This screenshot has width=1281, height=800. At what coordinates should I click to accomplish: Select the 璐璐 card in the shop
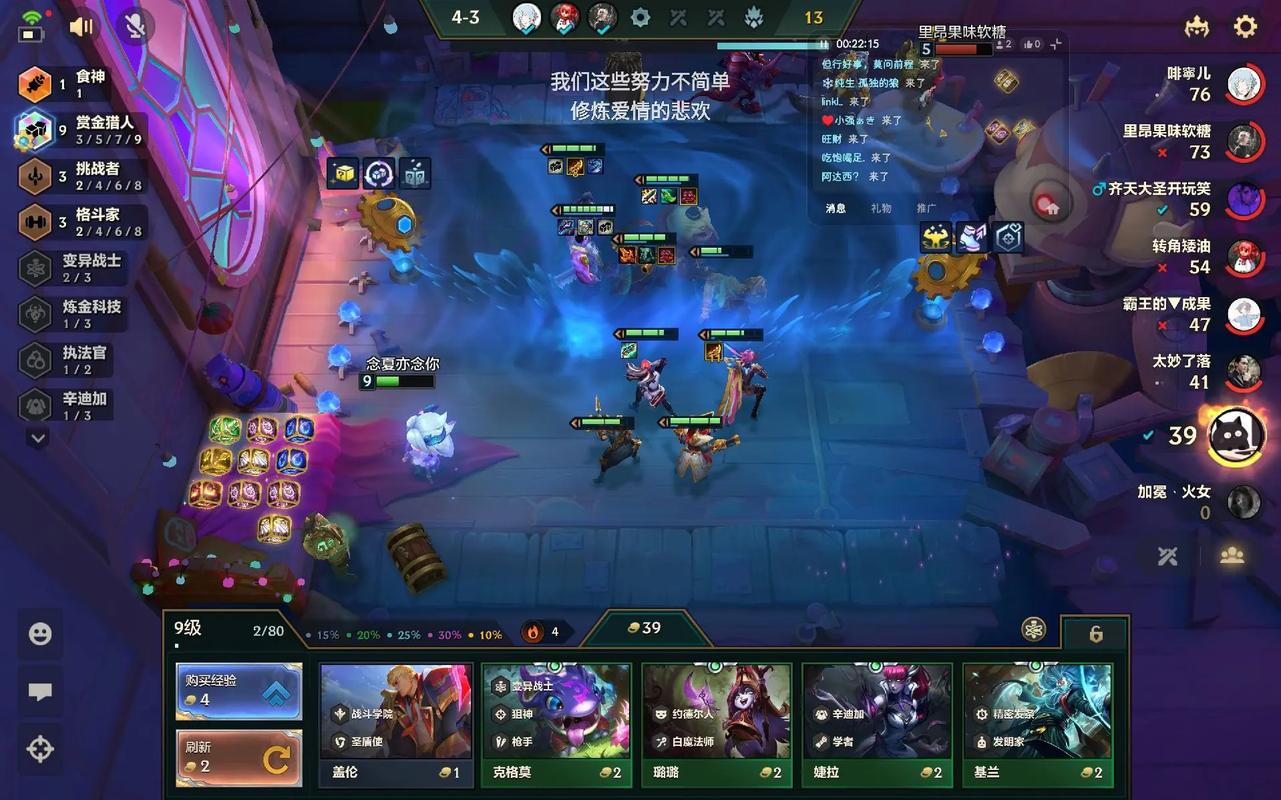point(716,724)
